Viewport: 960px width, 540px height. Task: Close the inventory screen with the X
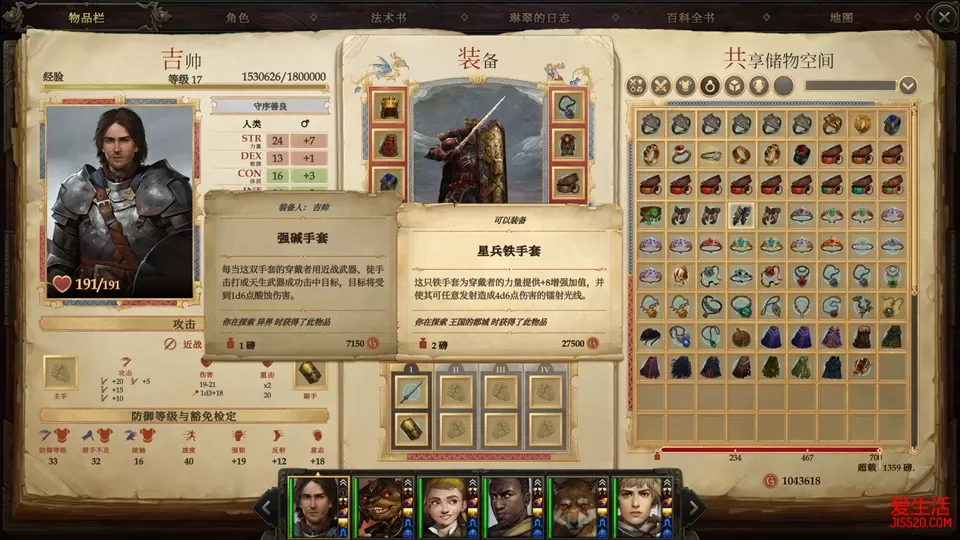(x=943, y=16)
